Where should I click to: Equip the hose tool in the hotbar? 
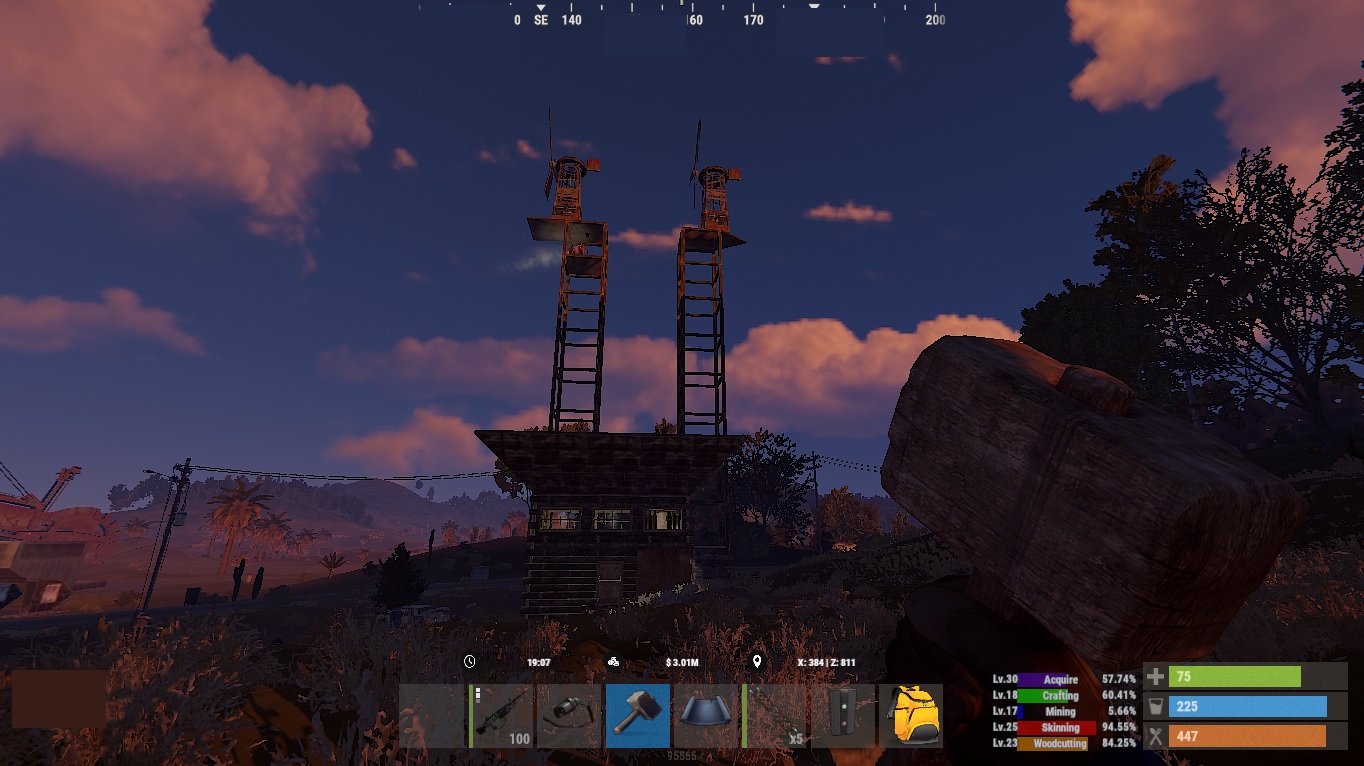pyautogui.click(x=570, y=715)
